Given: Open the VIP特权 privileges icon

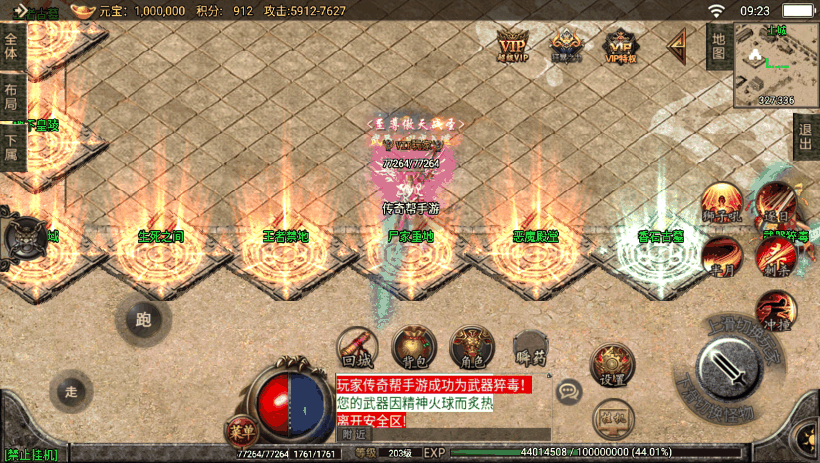Looking at the screenshot, I should coord(621,44).
